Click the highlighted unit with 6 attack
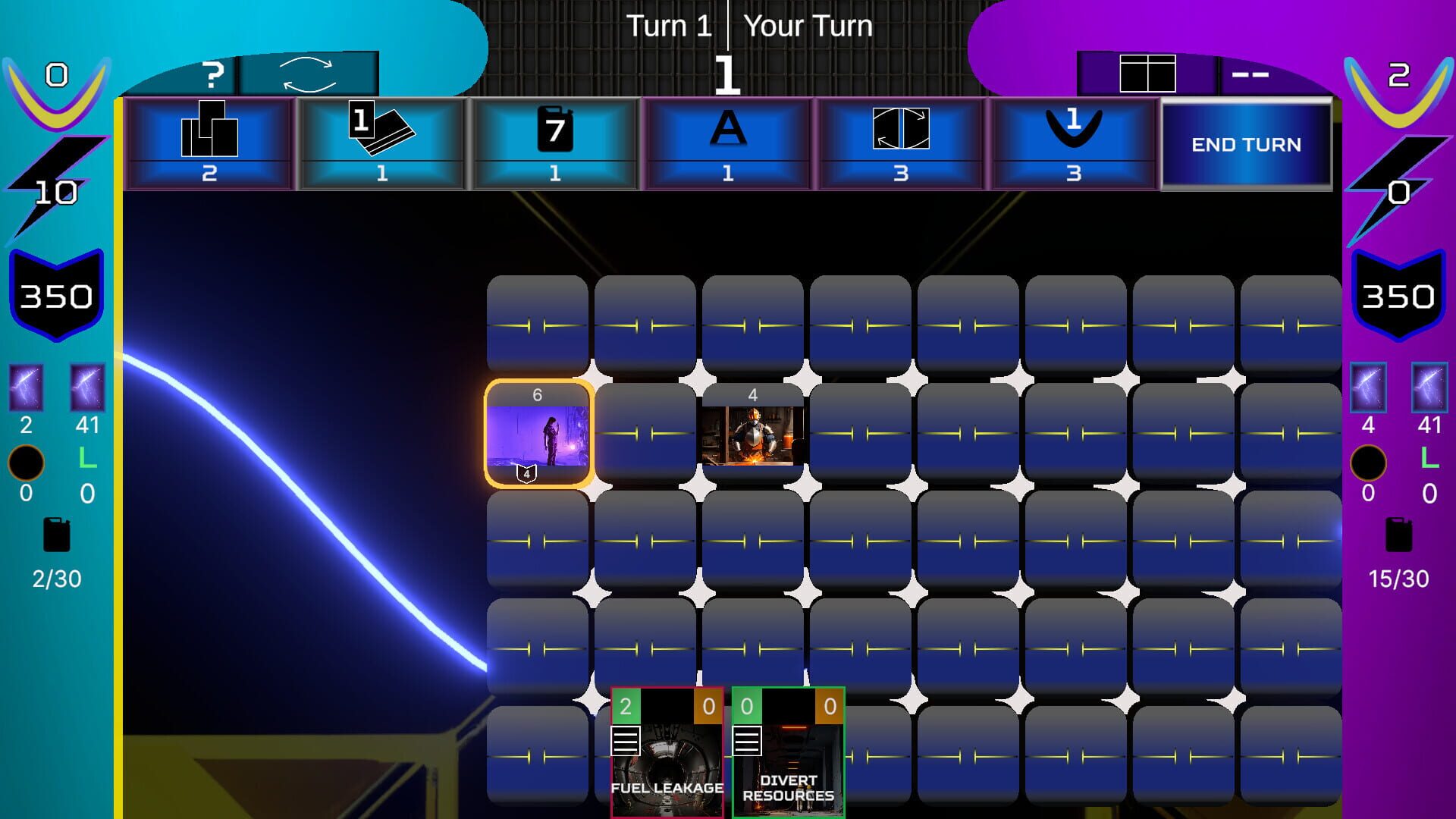 pos(538,432)
